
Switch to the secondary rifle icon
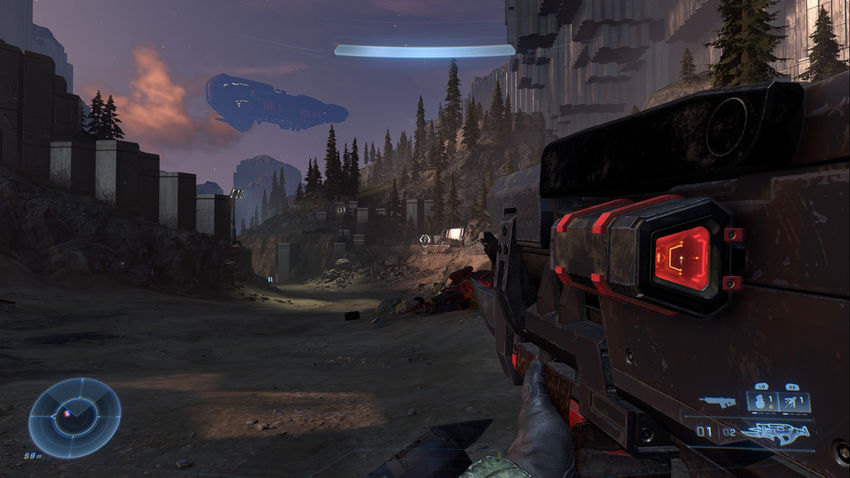click(x=716, y=402)
